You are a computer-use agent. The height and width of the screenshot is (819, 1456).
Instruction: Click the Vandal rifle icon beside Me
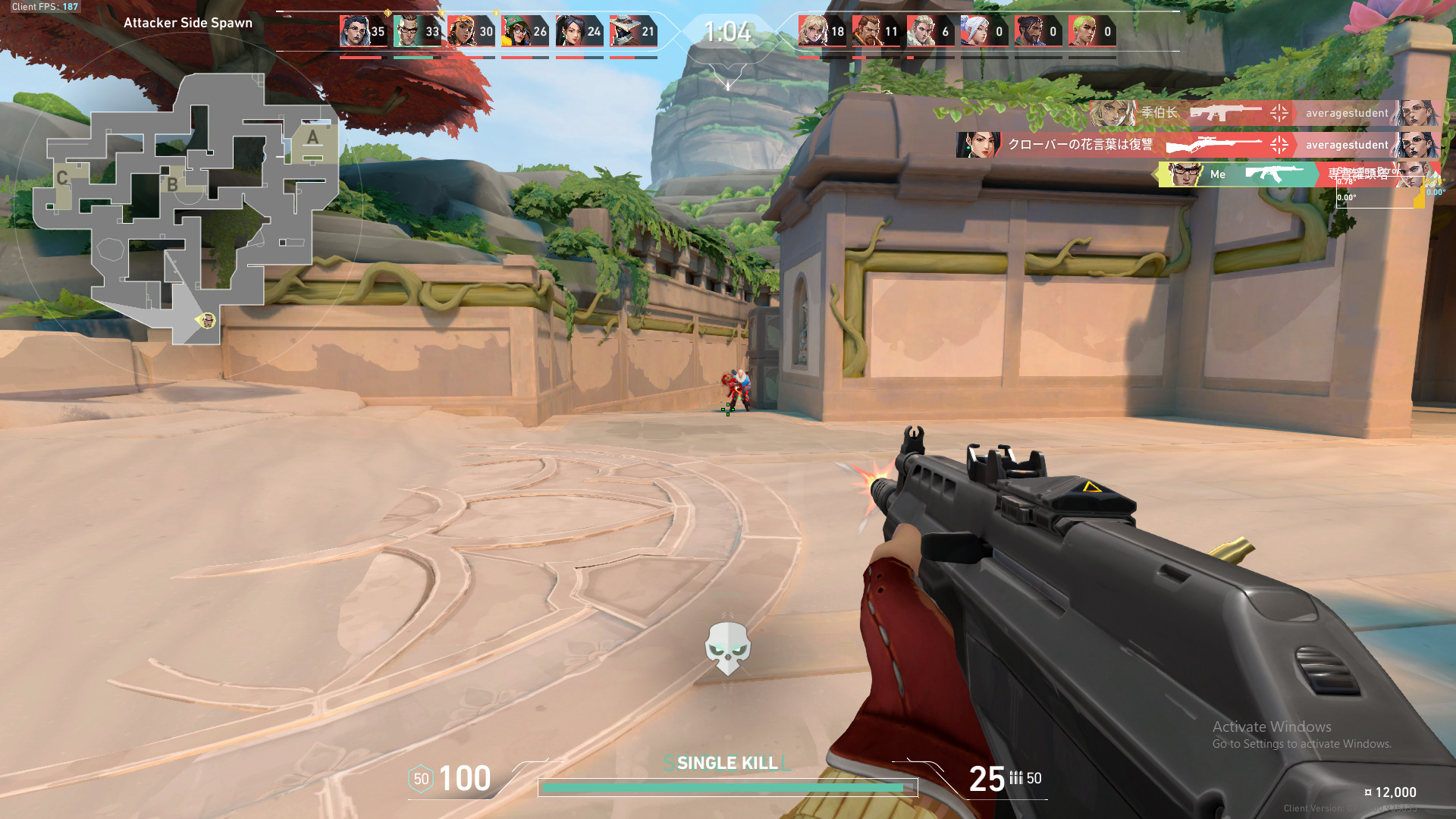coord(1273,174)
